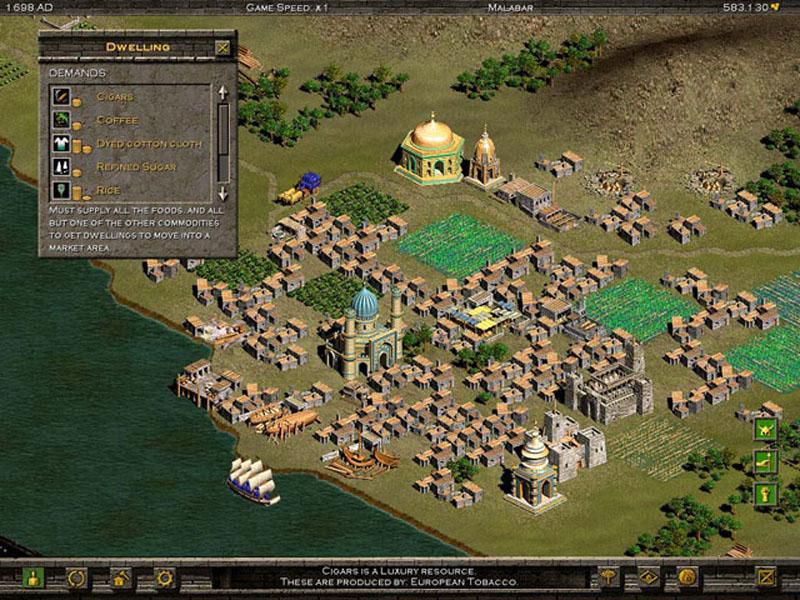
Task: Click the green horned helmet icon
Action: tap(766, 429)
